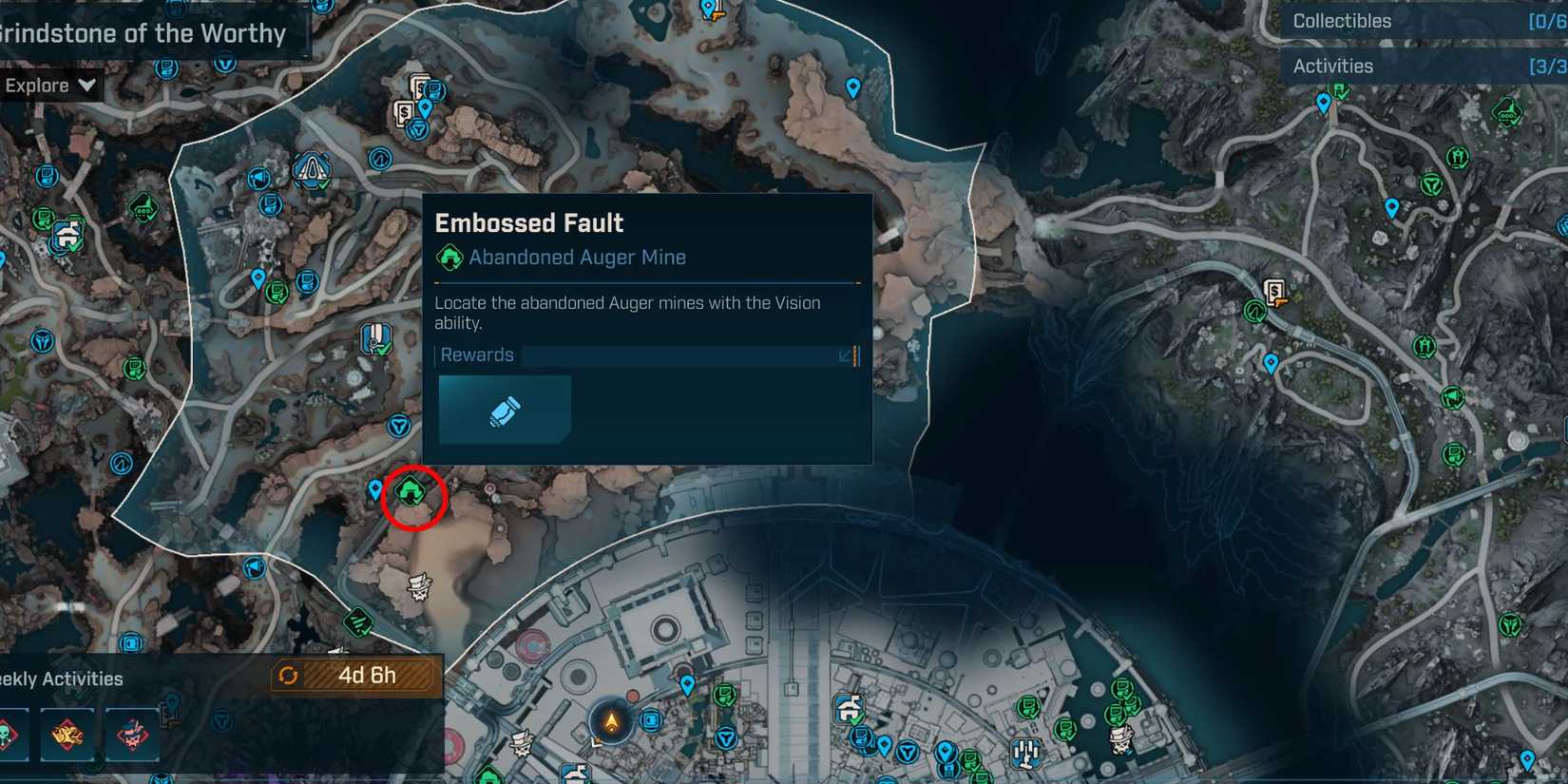Screen dimensions: 1568x784
Task: Open the Explore dropdown
Action: pos(48,85)
